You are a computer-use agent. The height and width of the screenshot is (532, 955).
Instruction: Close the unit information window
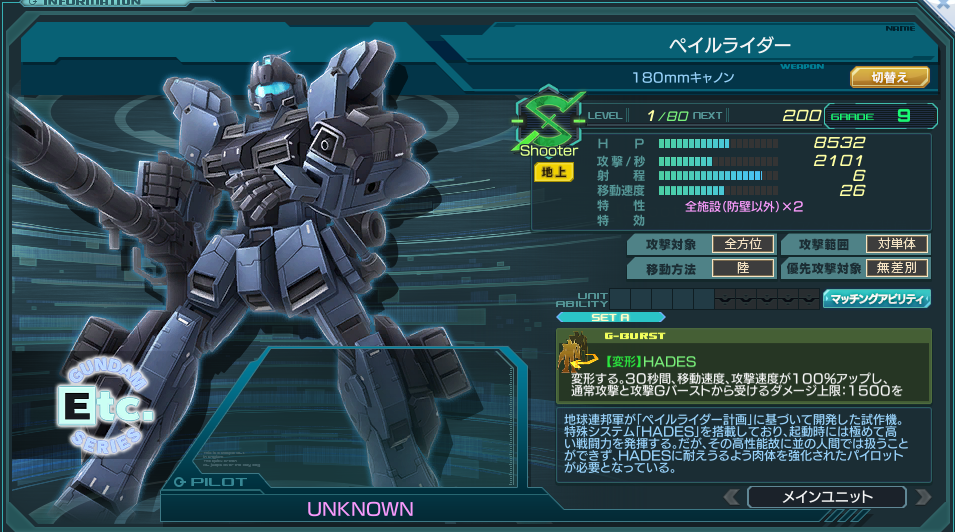tap(945, 5)
